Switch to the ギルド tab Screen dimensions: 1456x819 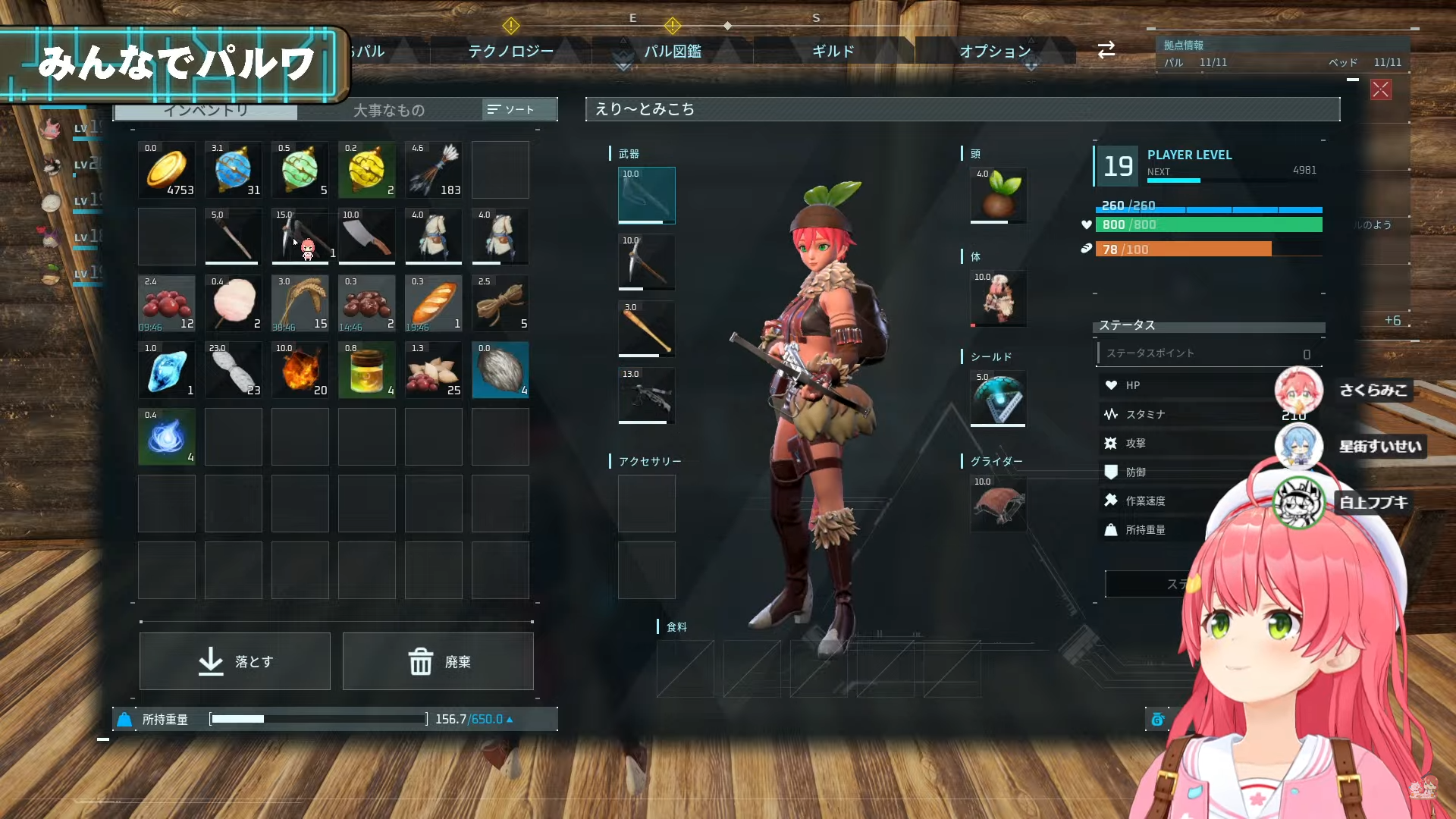pyautogui.click(x=833, y=51)
